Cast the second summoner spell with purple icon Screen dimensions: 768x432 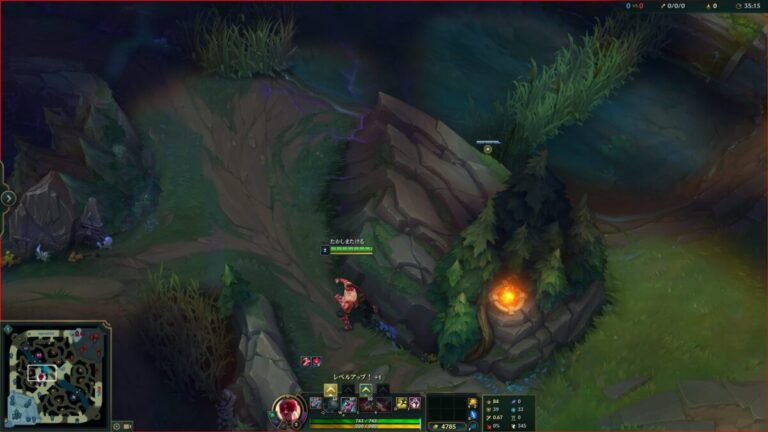pos(414,404)
